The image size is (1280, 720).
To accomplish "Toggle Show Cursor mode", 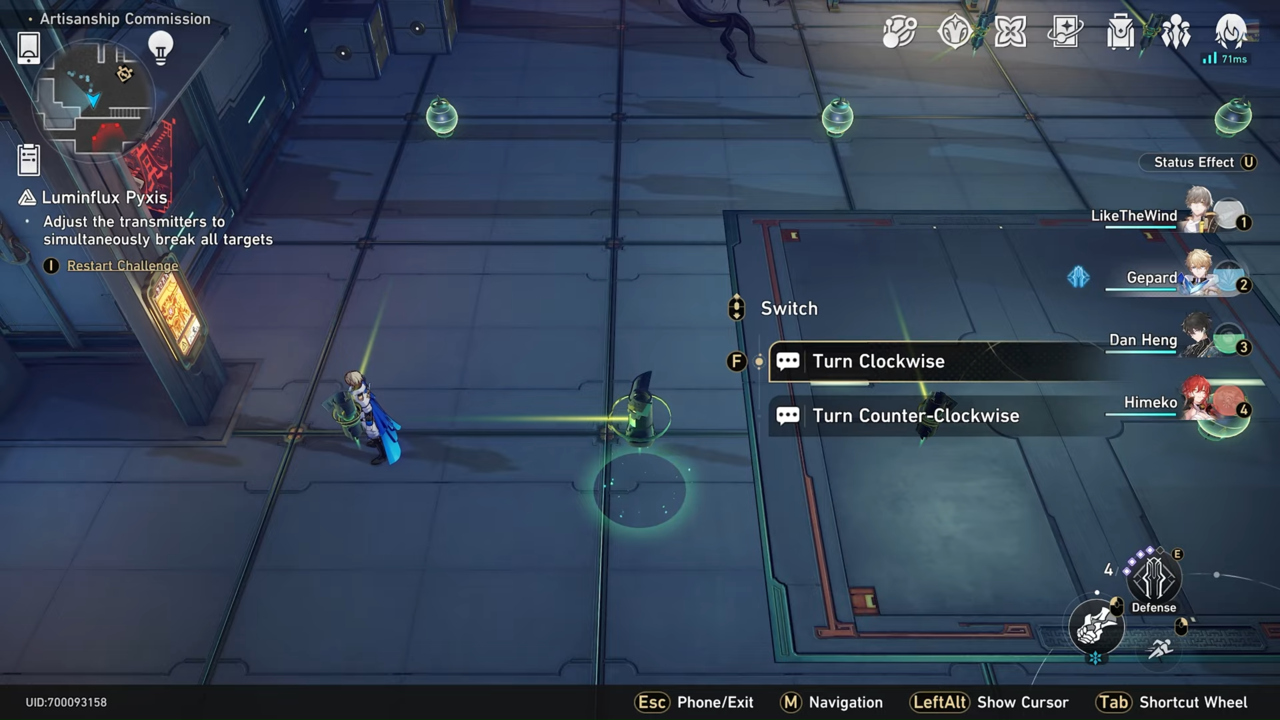I will click(1023, 702).
